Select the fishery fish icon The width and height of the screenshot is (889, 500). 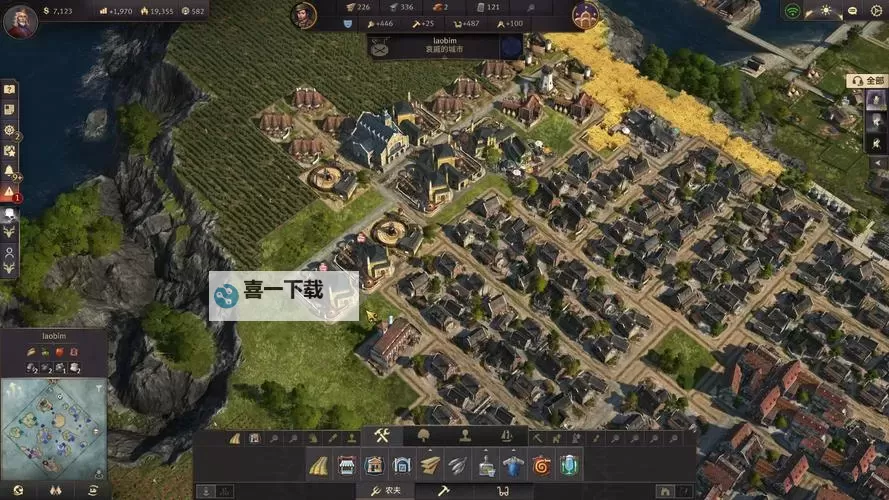pos(458,465)
